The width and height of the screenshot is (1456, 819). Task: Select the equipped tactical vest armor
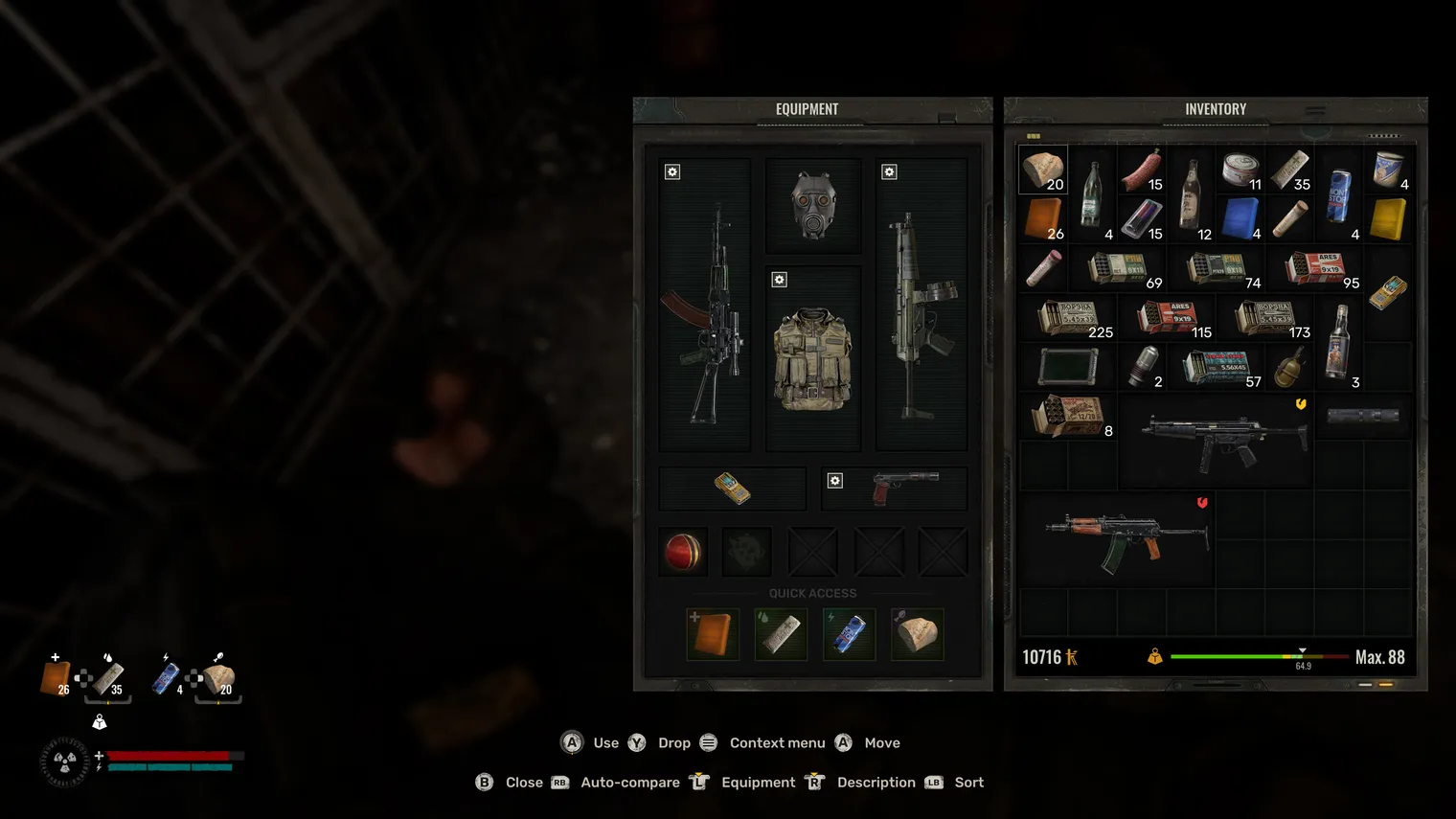(x=813, y=359)
